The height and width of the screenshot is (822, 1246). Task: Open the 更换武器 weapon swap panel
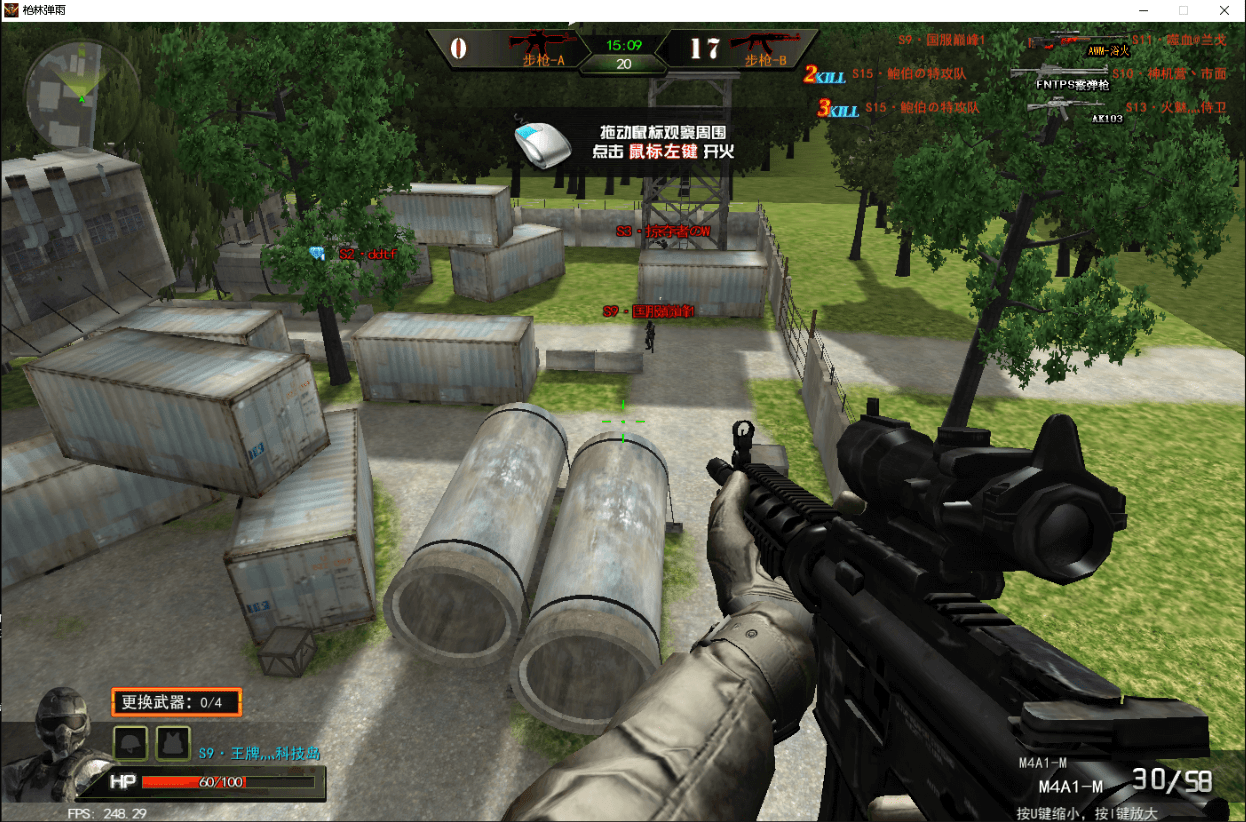(x=176, y=702)
